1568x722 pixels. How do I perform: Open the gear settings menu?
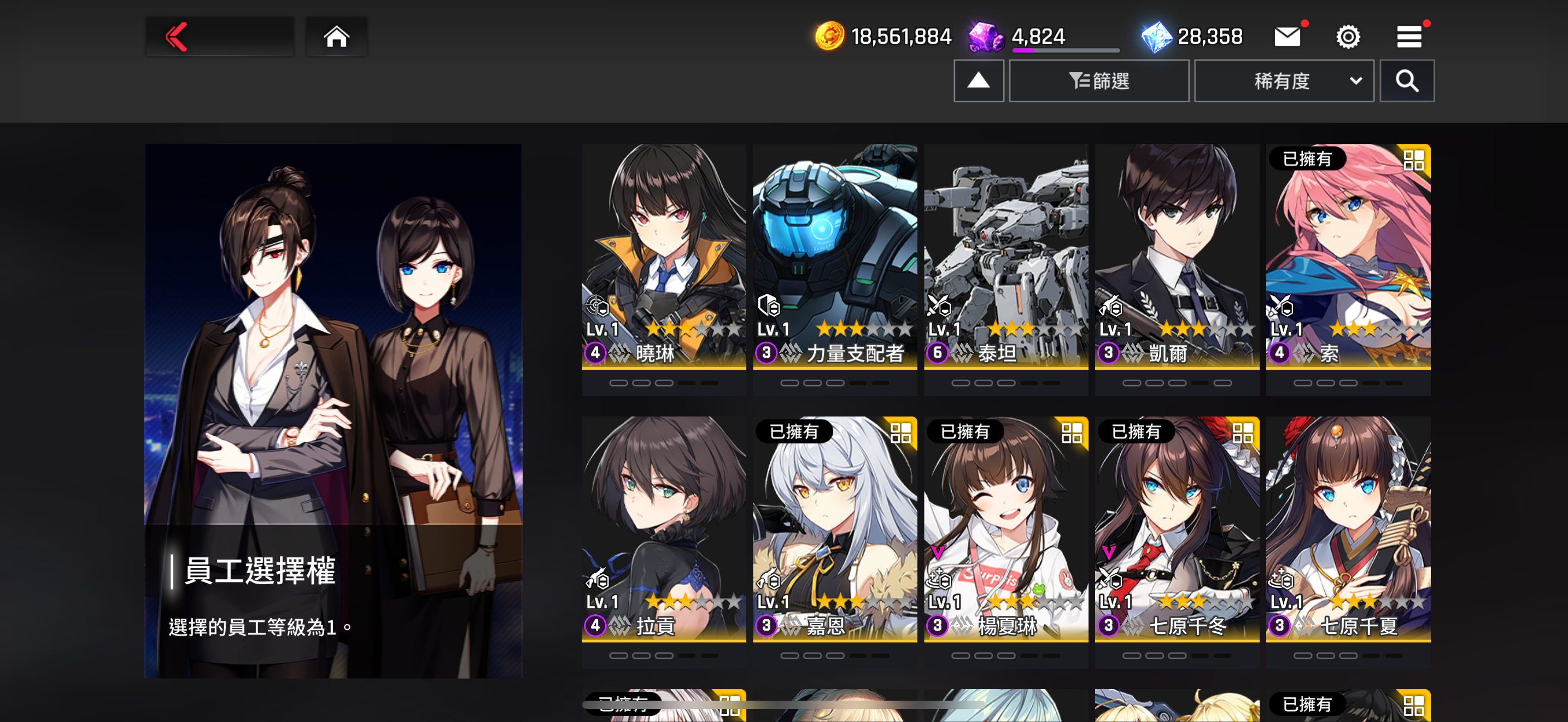1348,37
